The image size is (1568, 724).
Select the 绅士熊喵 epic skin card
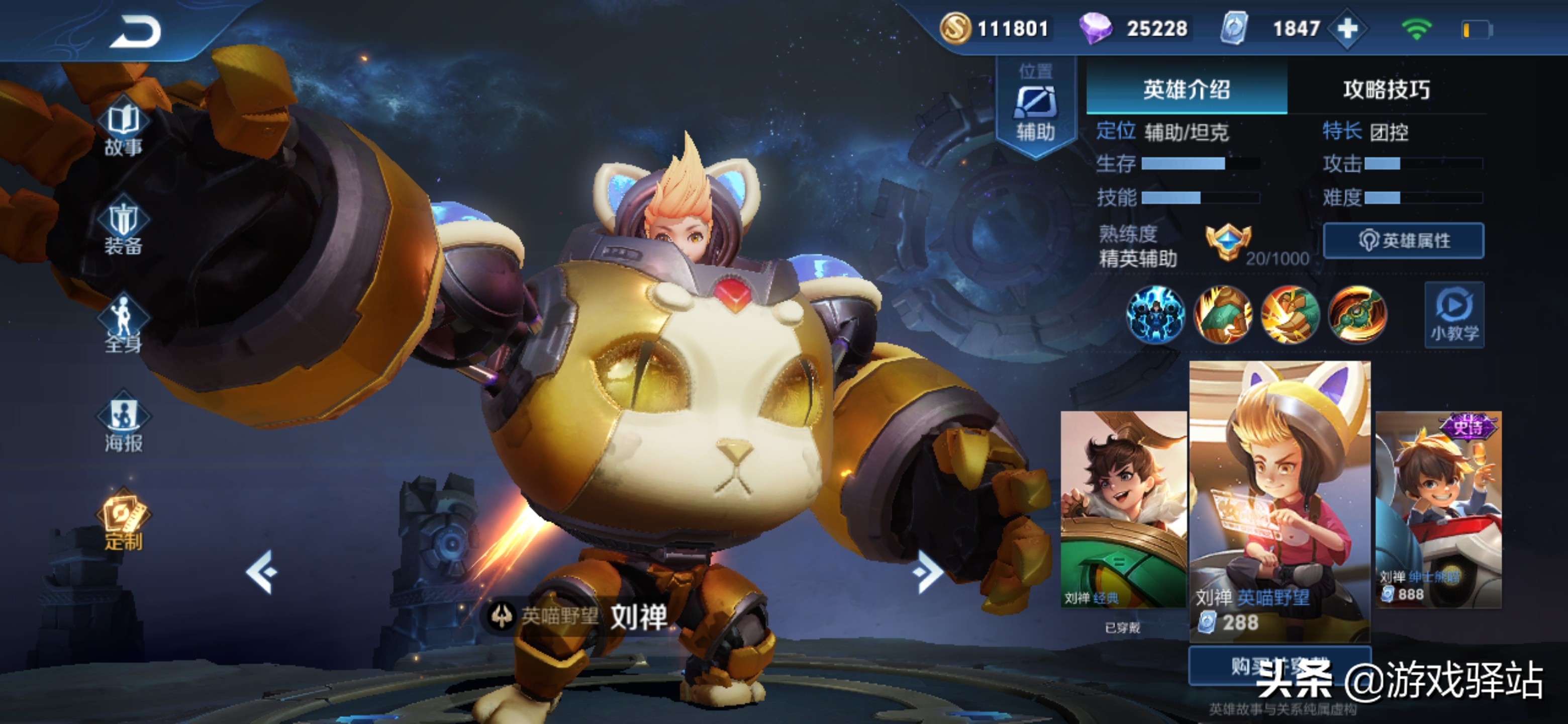1438,508
